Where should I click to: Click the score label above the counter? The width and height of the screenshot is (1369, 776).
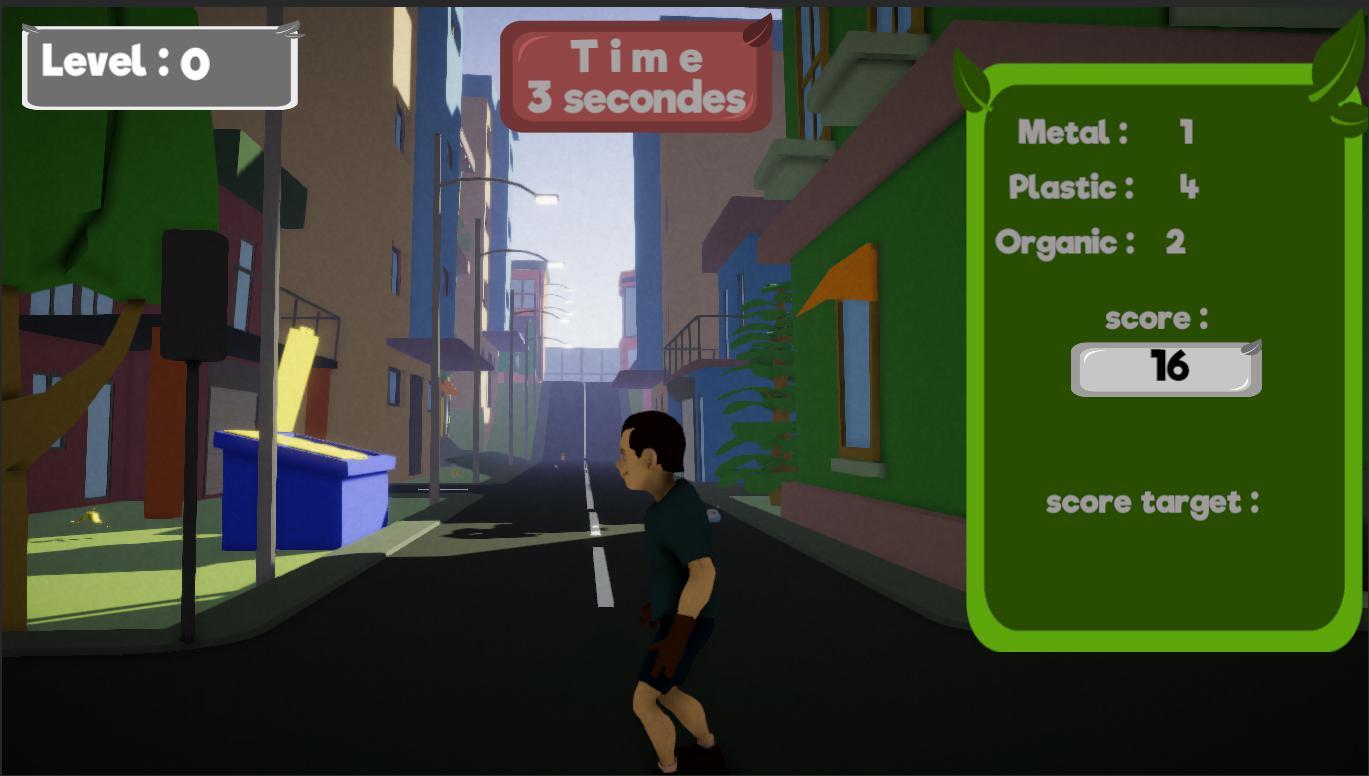1156,318
